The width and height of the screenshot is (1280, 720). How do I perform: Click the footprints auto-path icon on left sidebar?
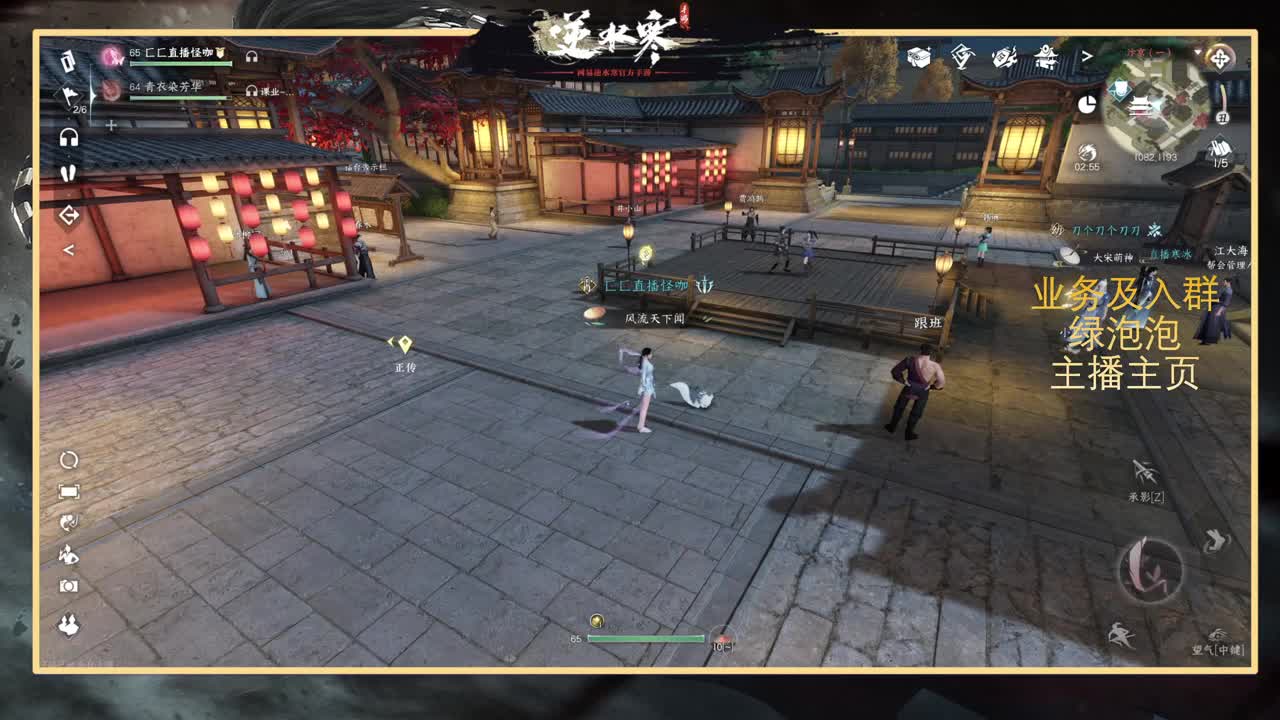pos(69,173)
